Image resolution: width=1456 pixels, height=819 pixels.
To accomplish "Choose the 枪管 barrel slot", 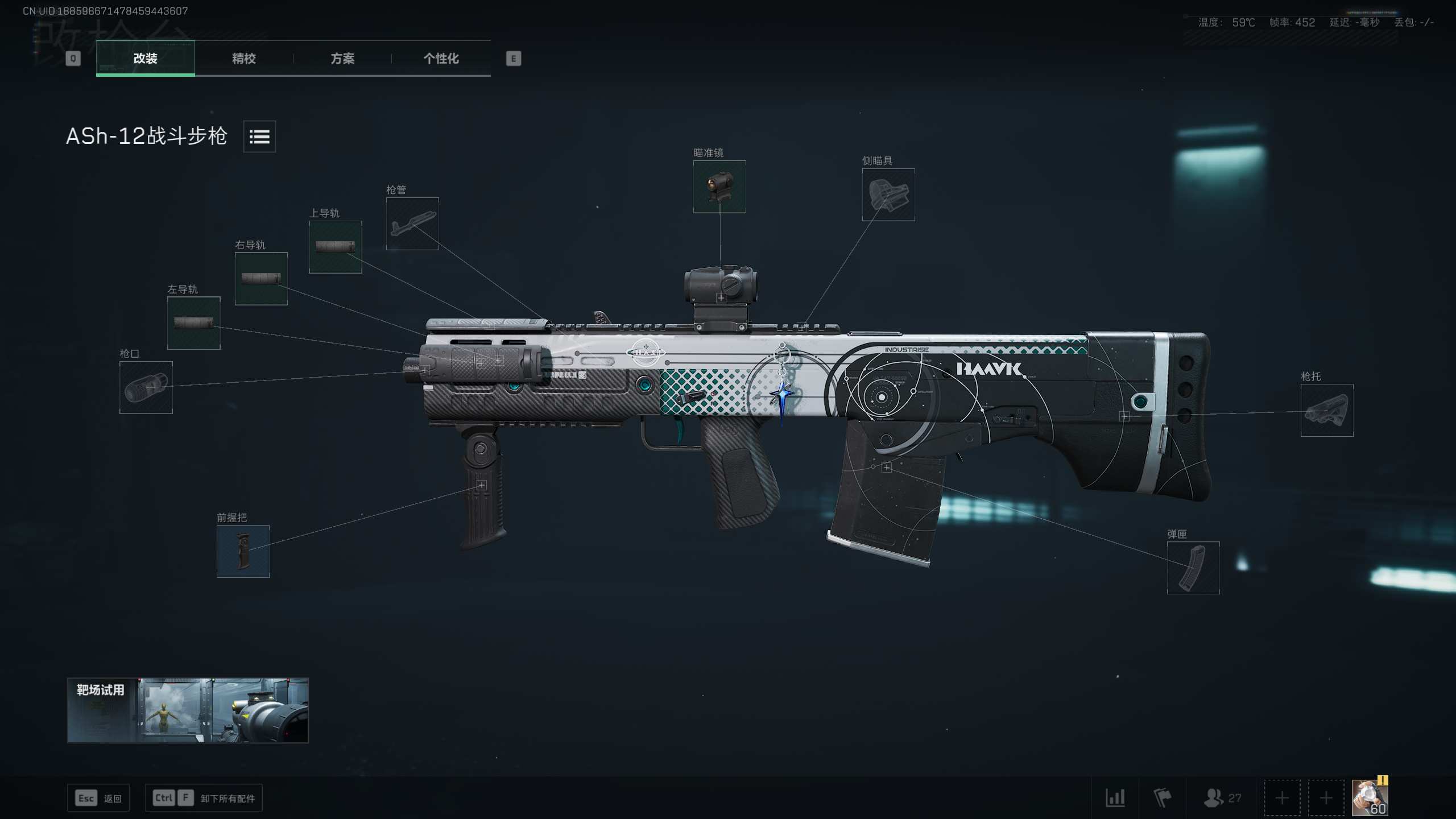I will [x=412, y=224].
